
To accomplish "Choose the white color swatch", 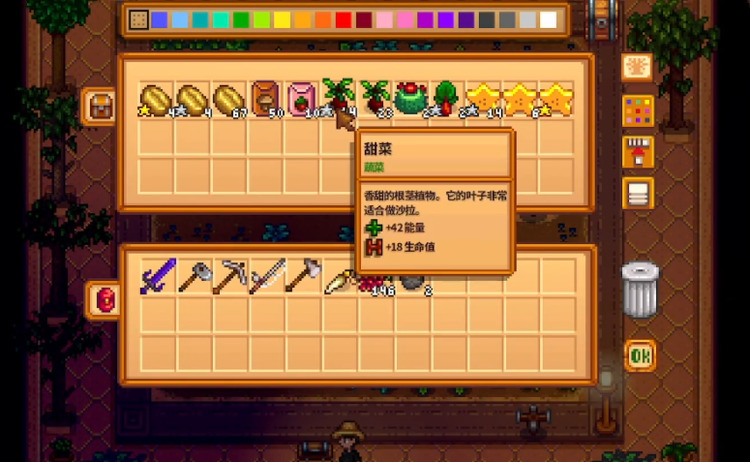I will click(548, 20).
